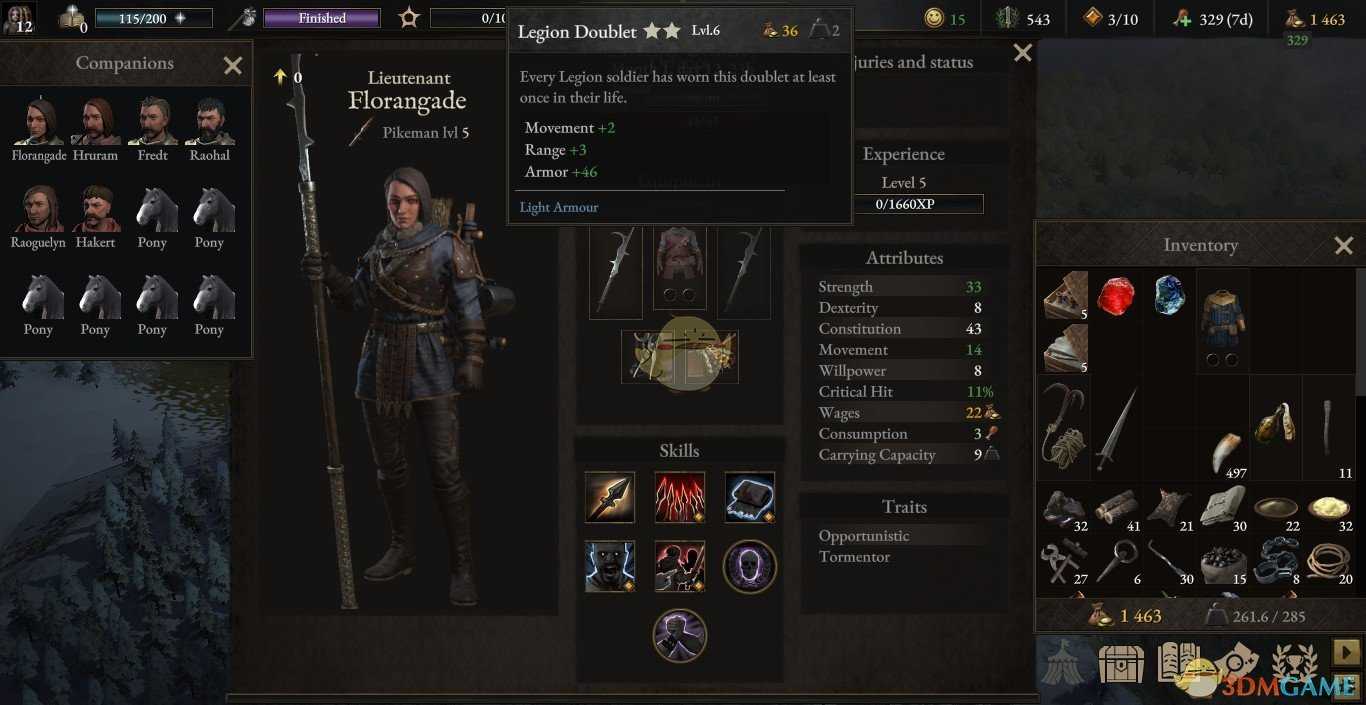Choose the sword in the inventory
The image size is (1366, 705).
pyautogui.click(x=1115, y=428)
